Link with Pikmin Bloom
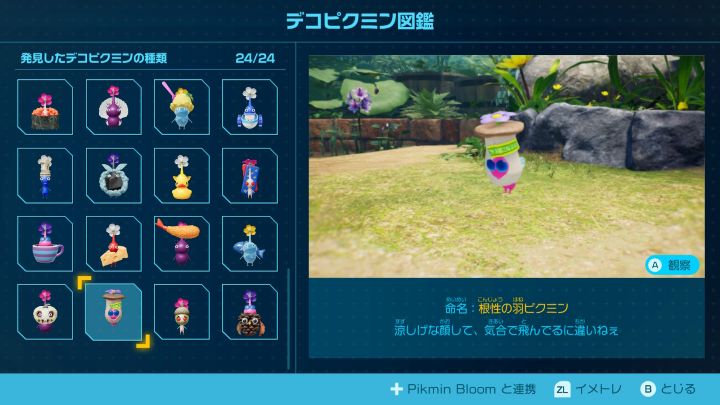 [x=461, y=389]
